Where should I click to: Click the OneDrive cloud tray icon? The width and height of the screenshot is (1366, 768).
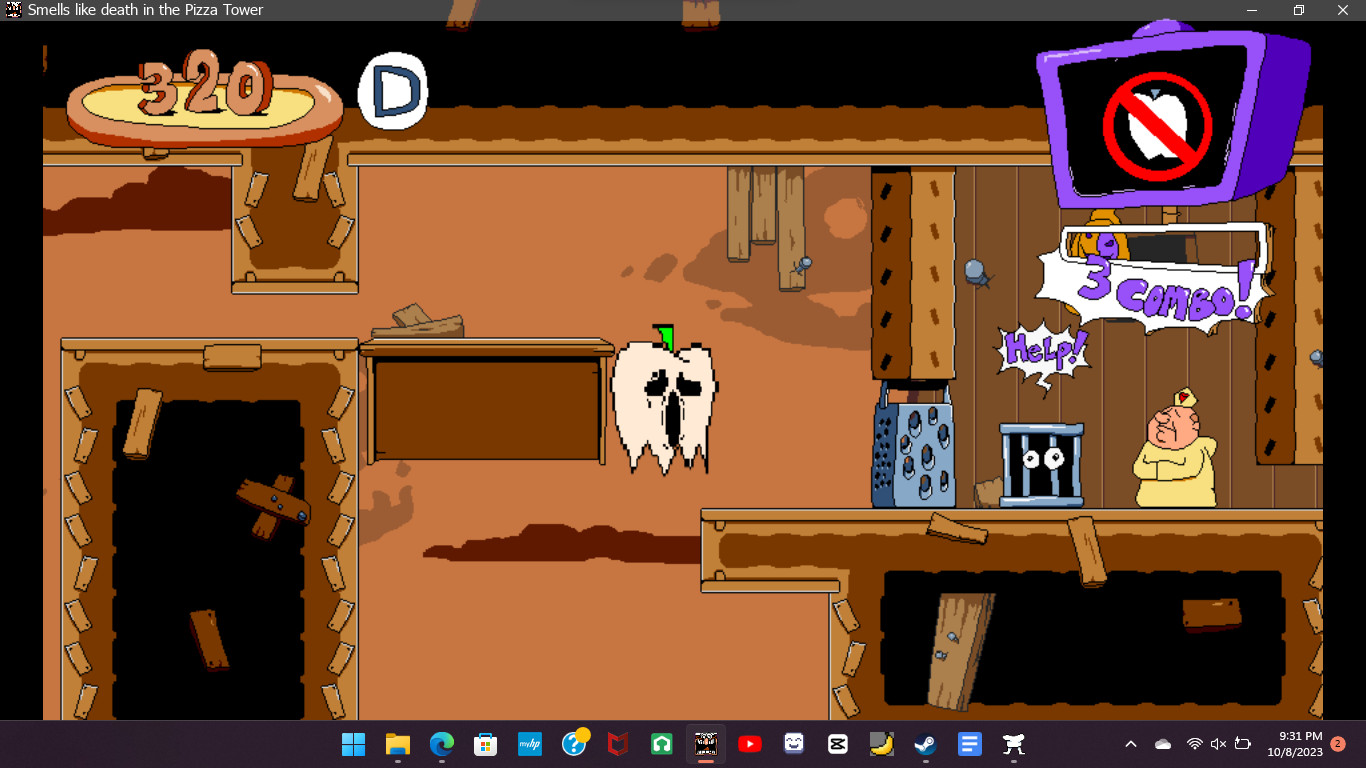[1163, 744]
